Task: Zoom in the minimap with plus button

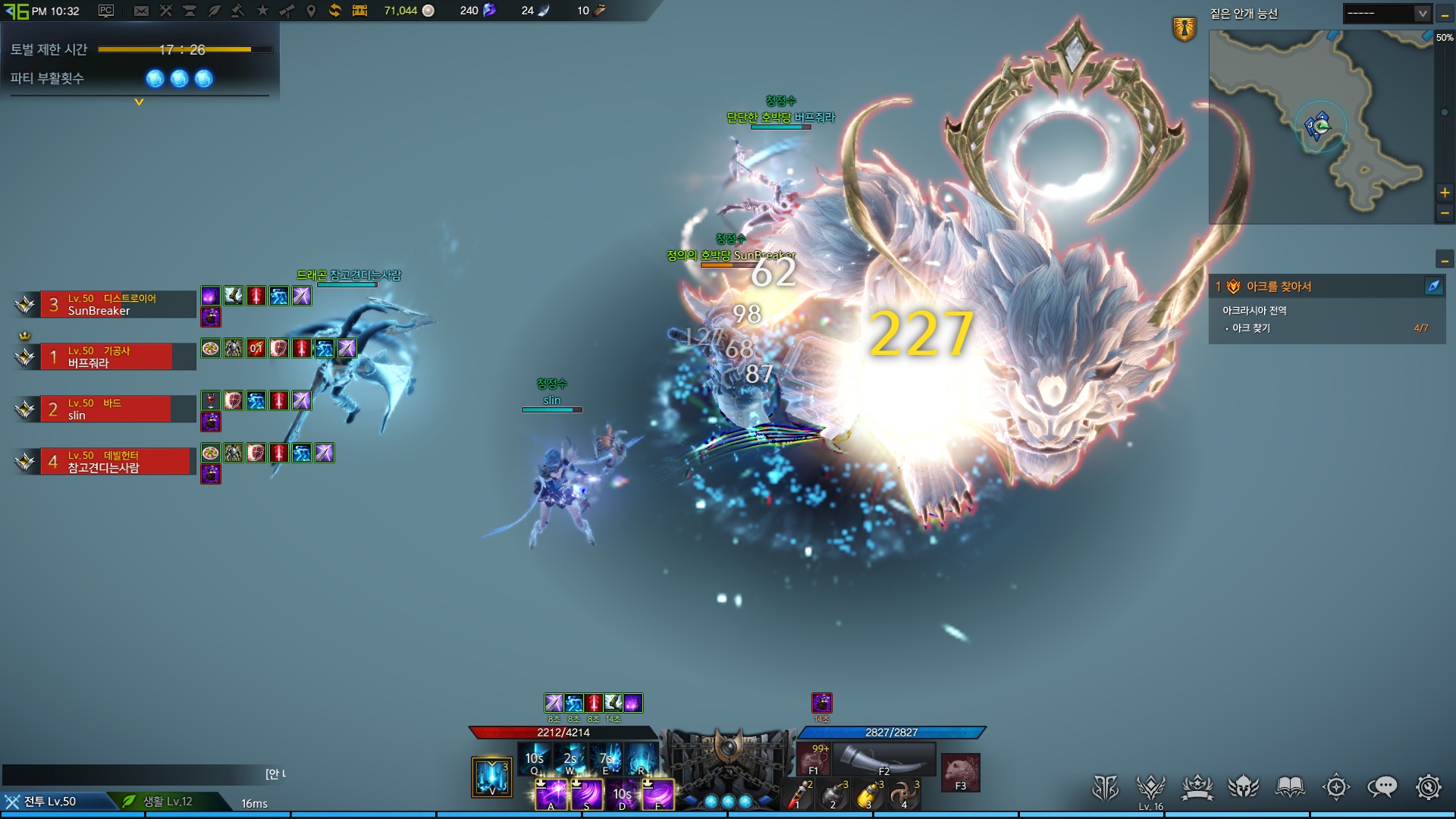Action: pos(1445,193)
